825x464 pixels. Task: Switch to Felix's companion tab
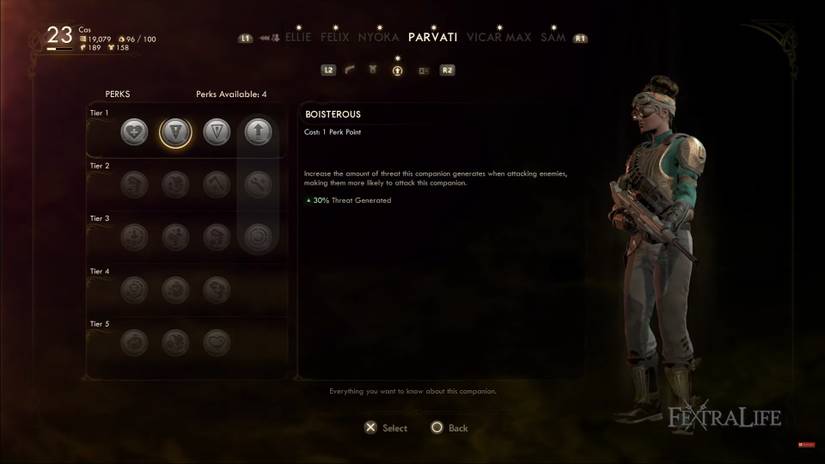335,38
